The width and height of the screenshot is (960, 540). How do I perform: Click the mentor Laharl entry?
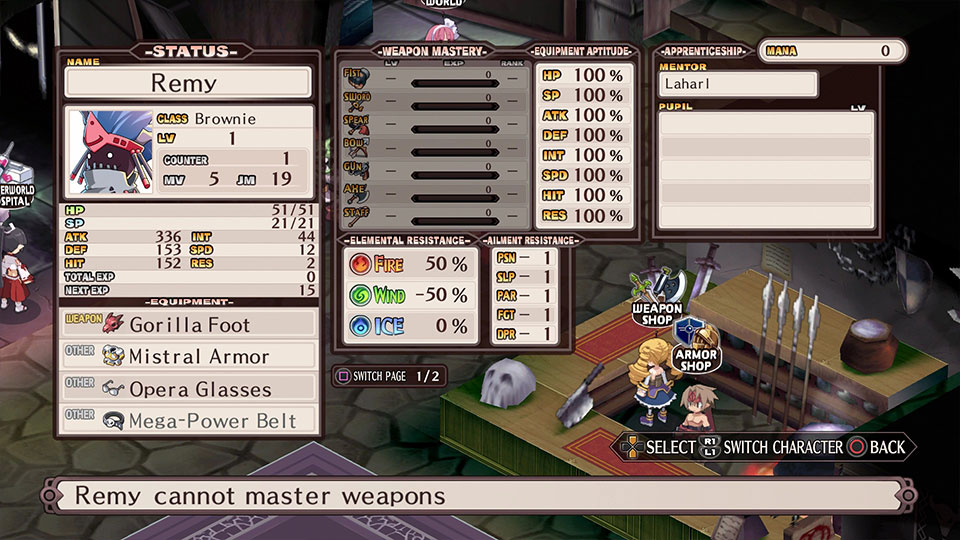click(738, 84)
